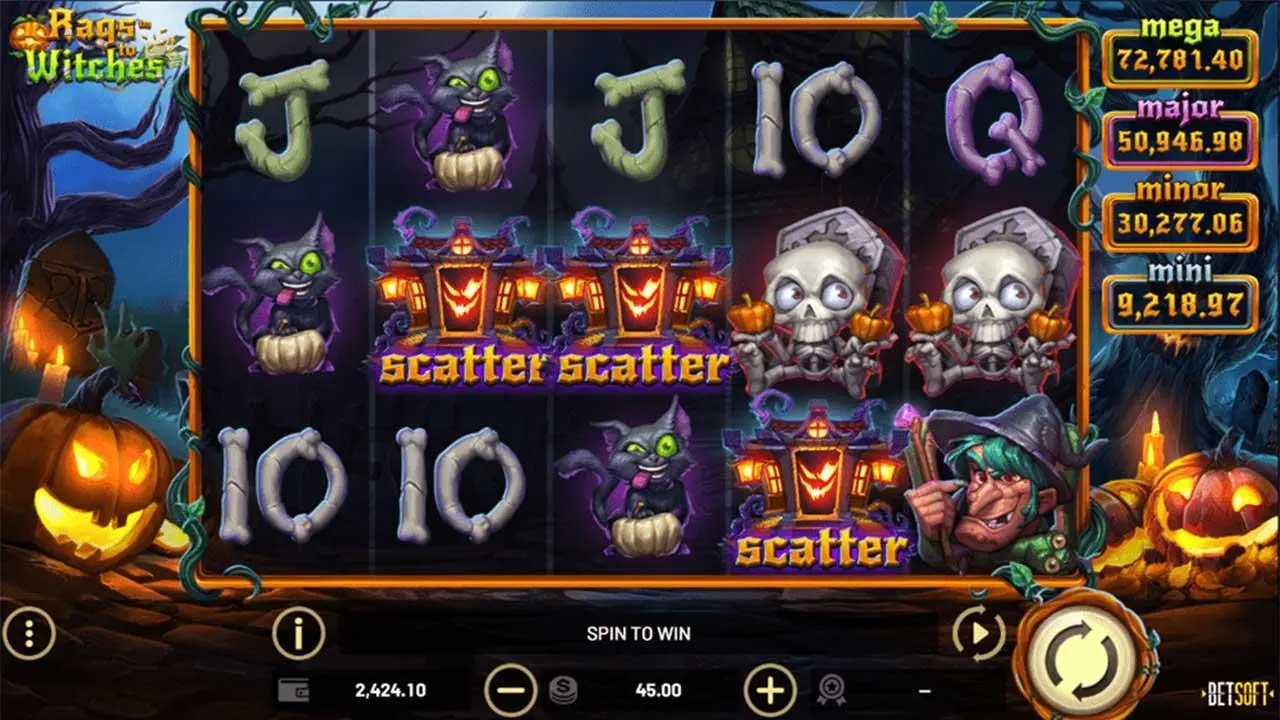The width and height of the screenshot is (1280, 720).
Task: Decrease the bet with the minus button
Action: (x=512, y=689)
